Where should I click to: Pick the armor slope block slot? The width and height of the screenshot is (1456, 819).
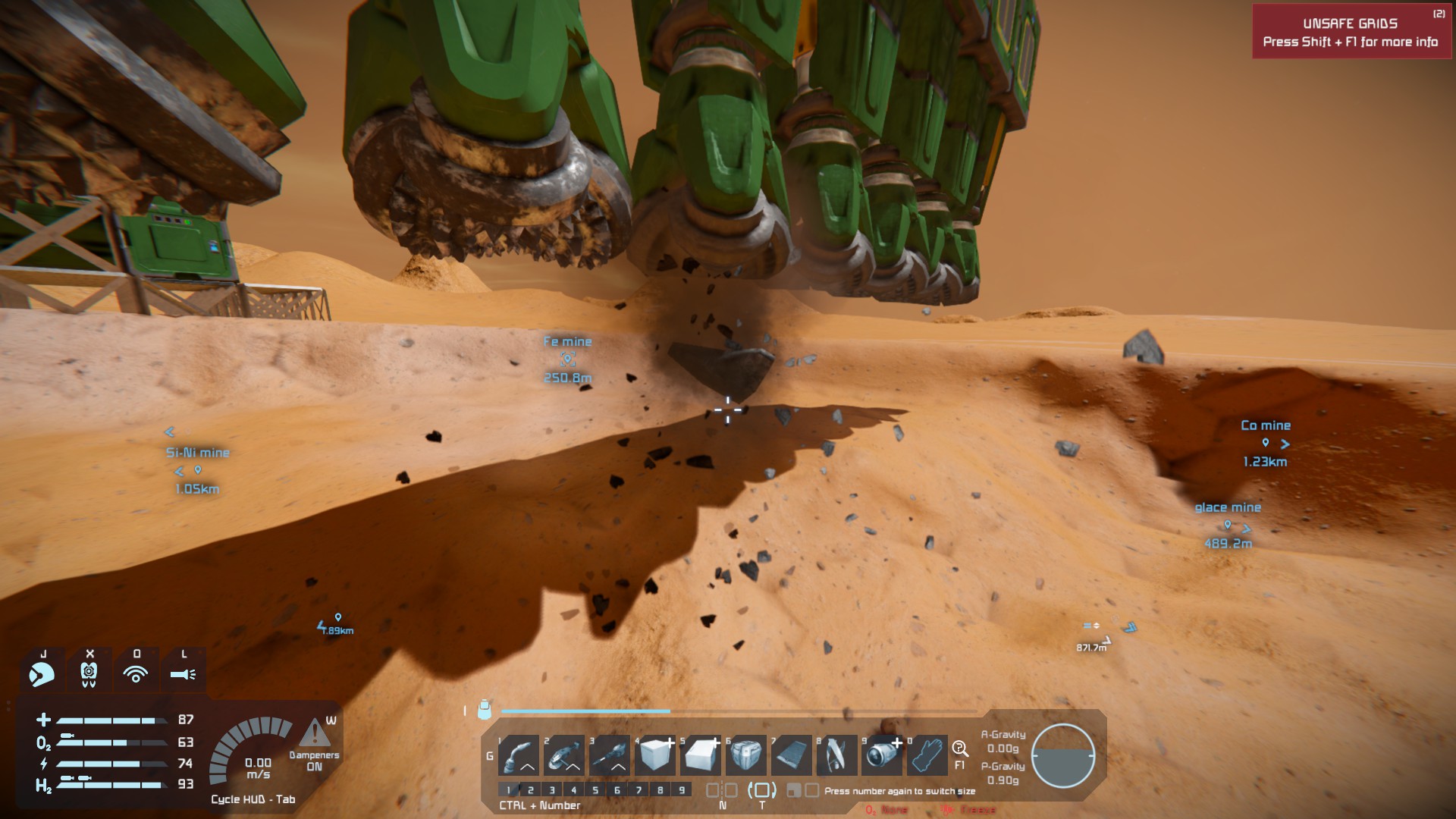coord(701,755)
